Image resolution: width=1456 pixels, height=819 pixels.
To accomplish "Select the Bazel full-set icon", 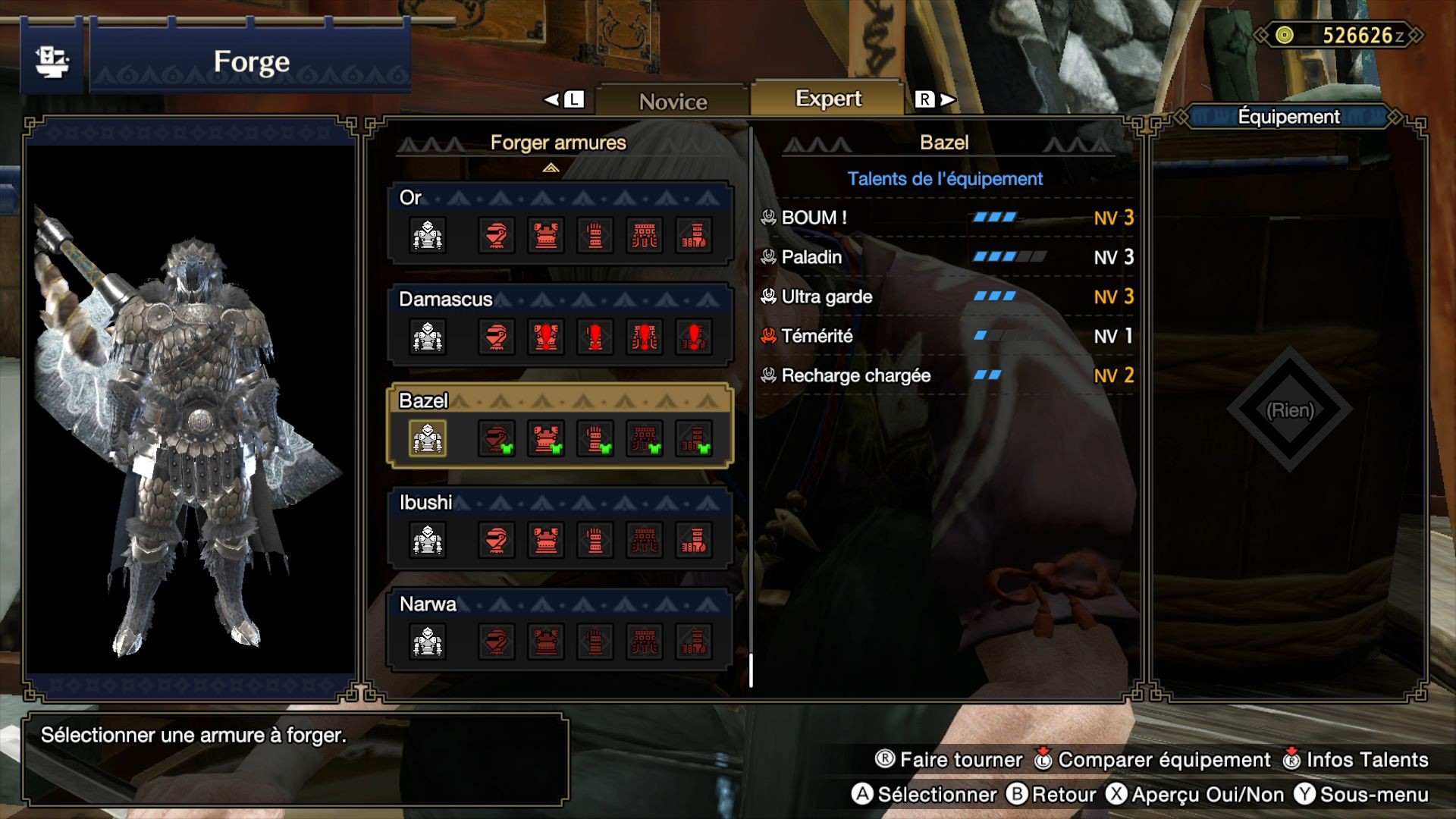I will coord(428,439).
